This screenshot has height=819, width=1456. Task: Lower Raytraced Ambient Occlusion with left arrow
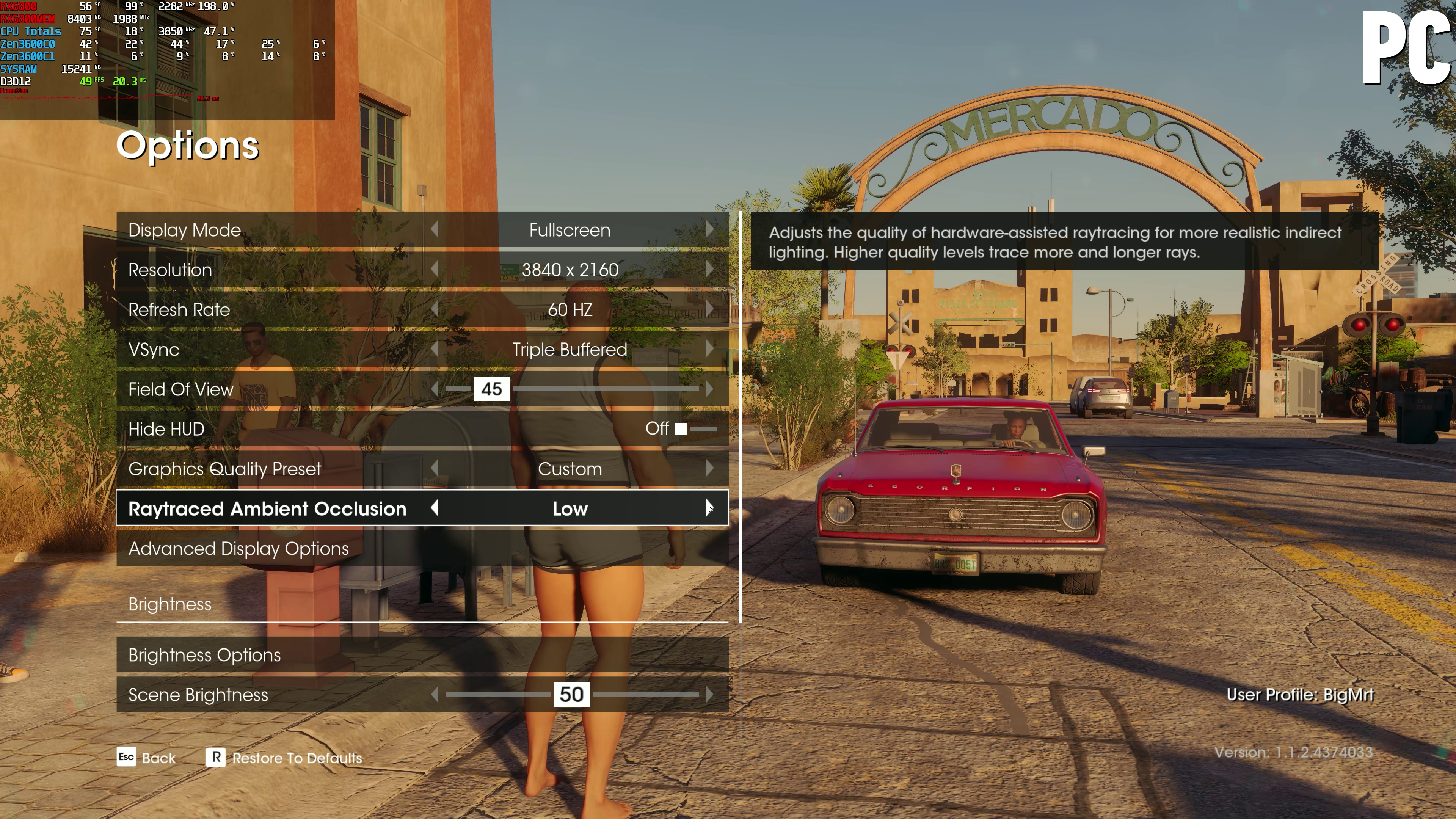[435, 508]
